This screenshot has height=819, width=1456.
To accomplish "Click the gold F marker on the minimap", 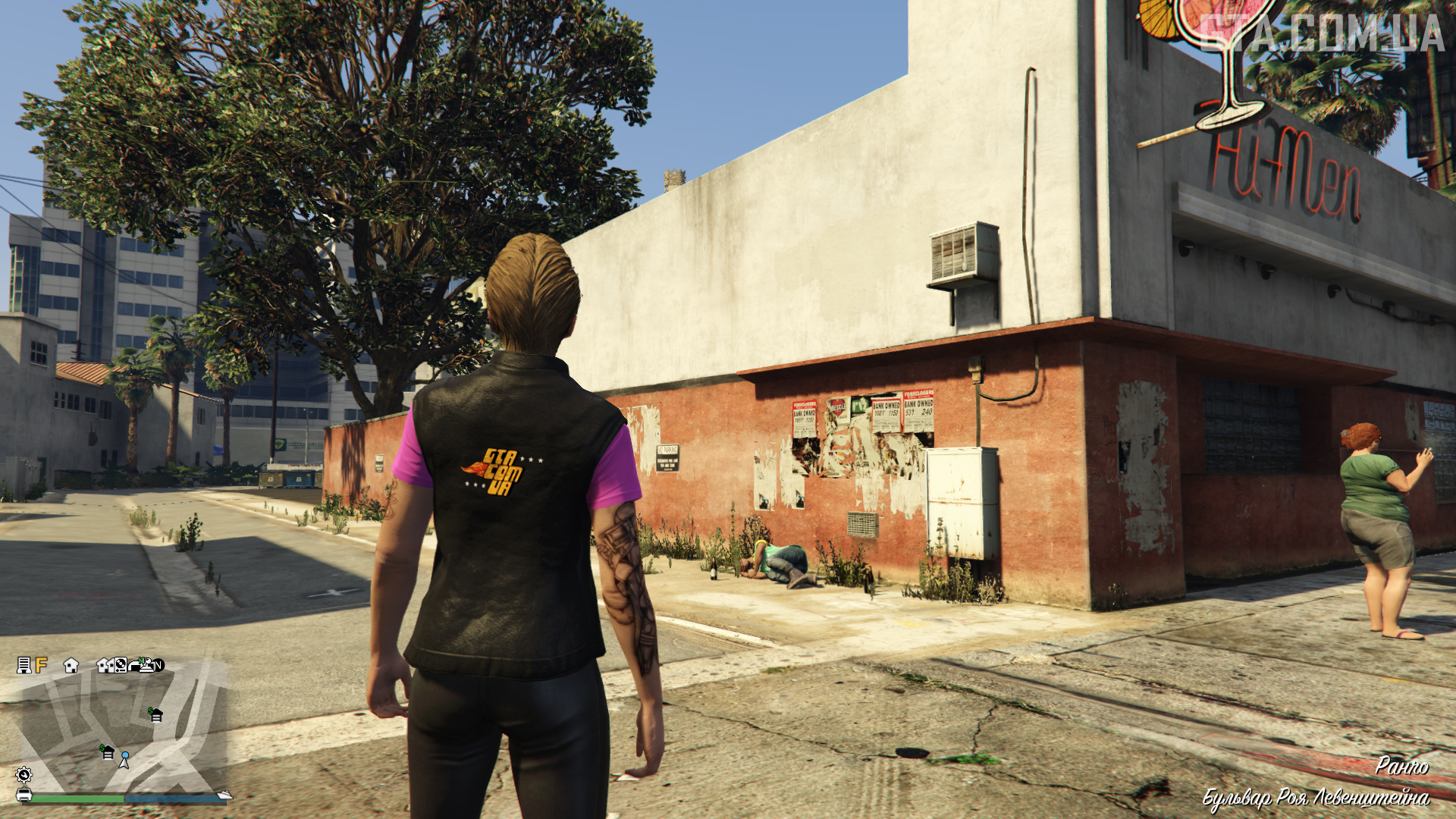I will 41,665.
